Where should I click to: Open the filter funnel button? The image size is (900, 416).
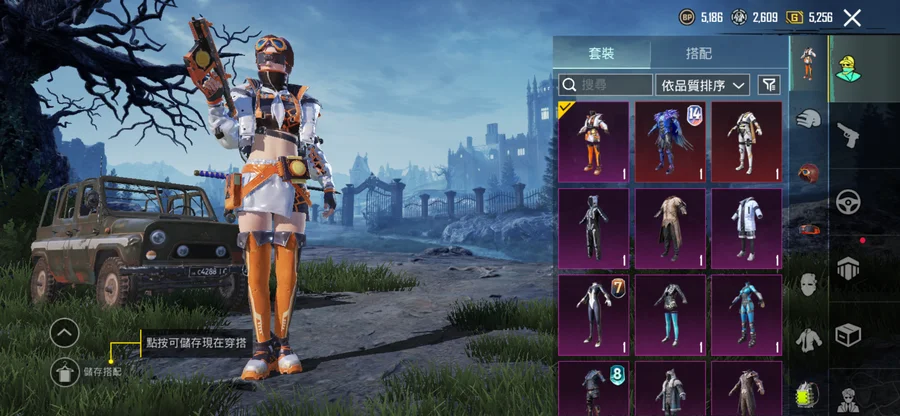point(768,85)
